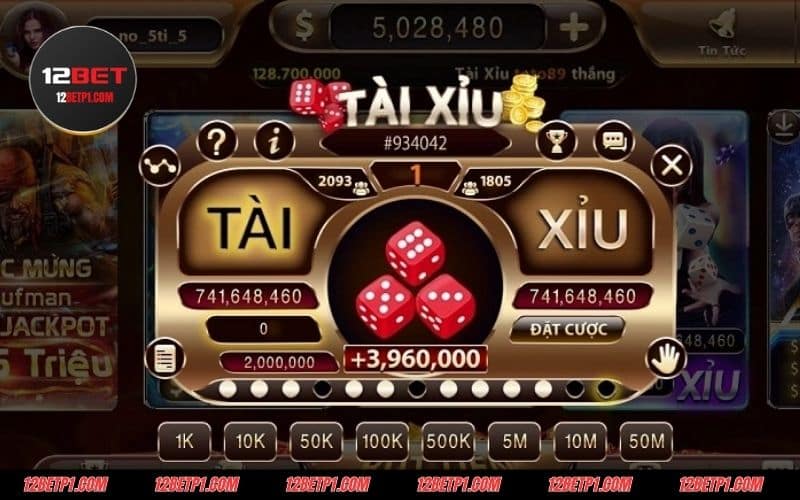Select the 10K chip
The width and height of the screenshot is (800, 500).
(x=250, y=440)
